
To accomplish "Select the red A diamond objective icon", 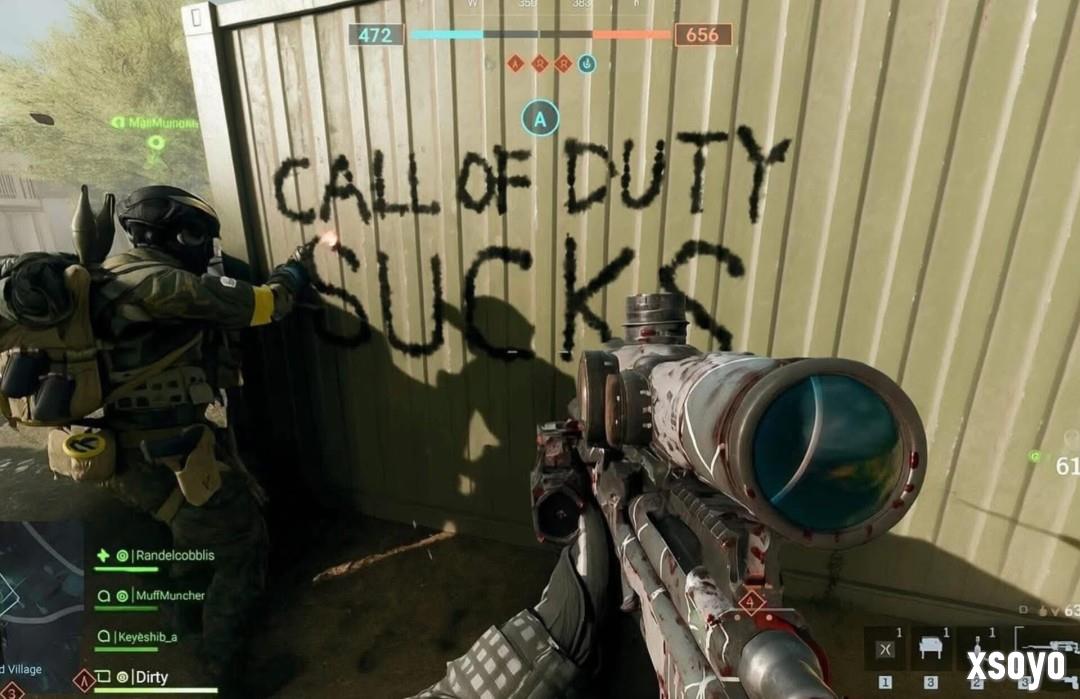I will coord(516,64).
